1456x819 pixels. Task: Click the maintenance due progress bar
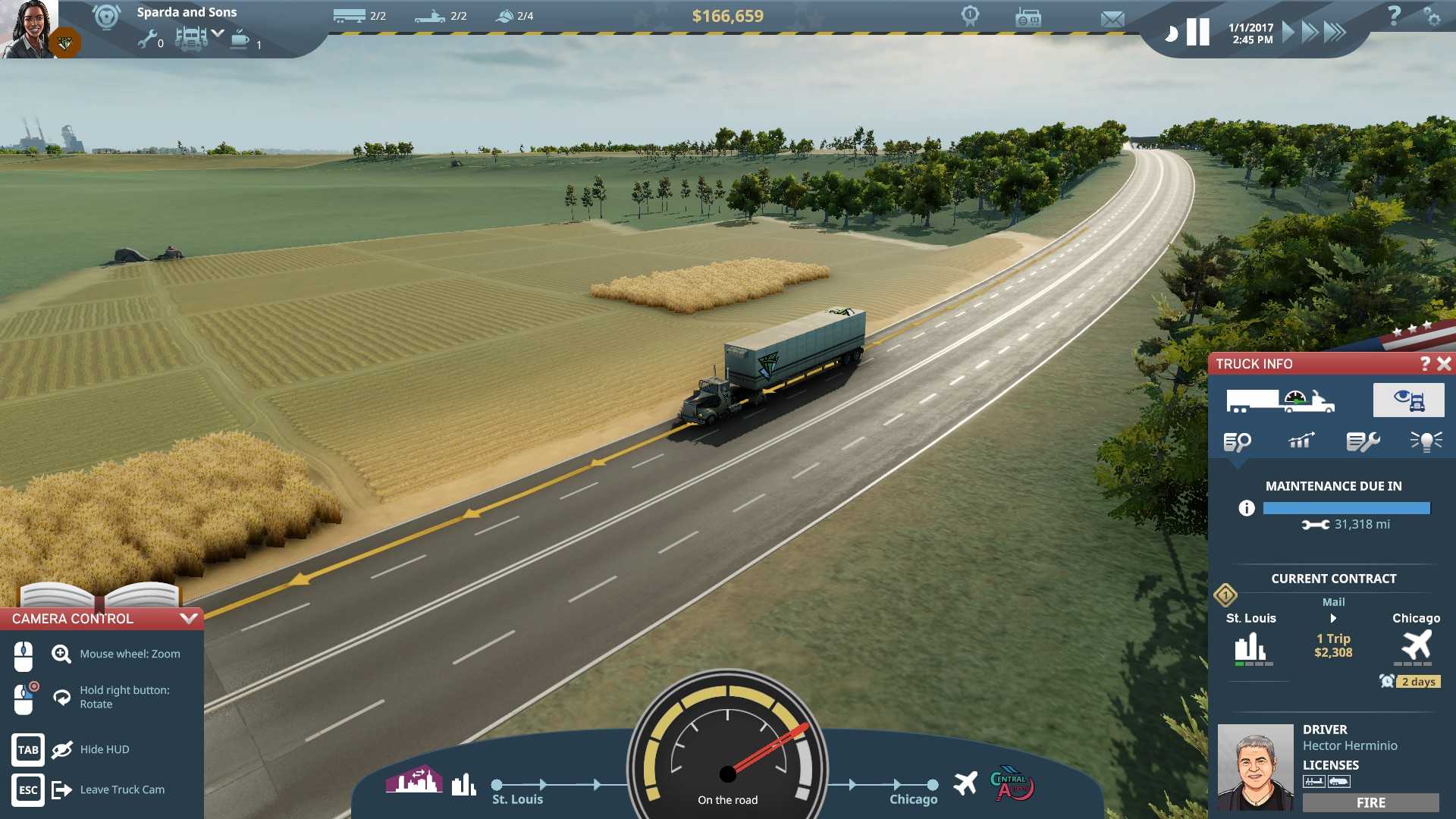(1347, 508)
